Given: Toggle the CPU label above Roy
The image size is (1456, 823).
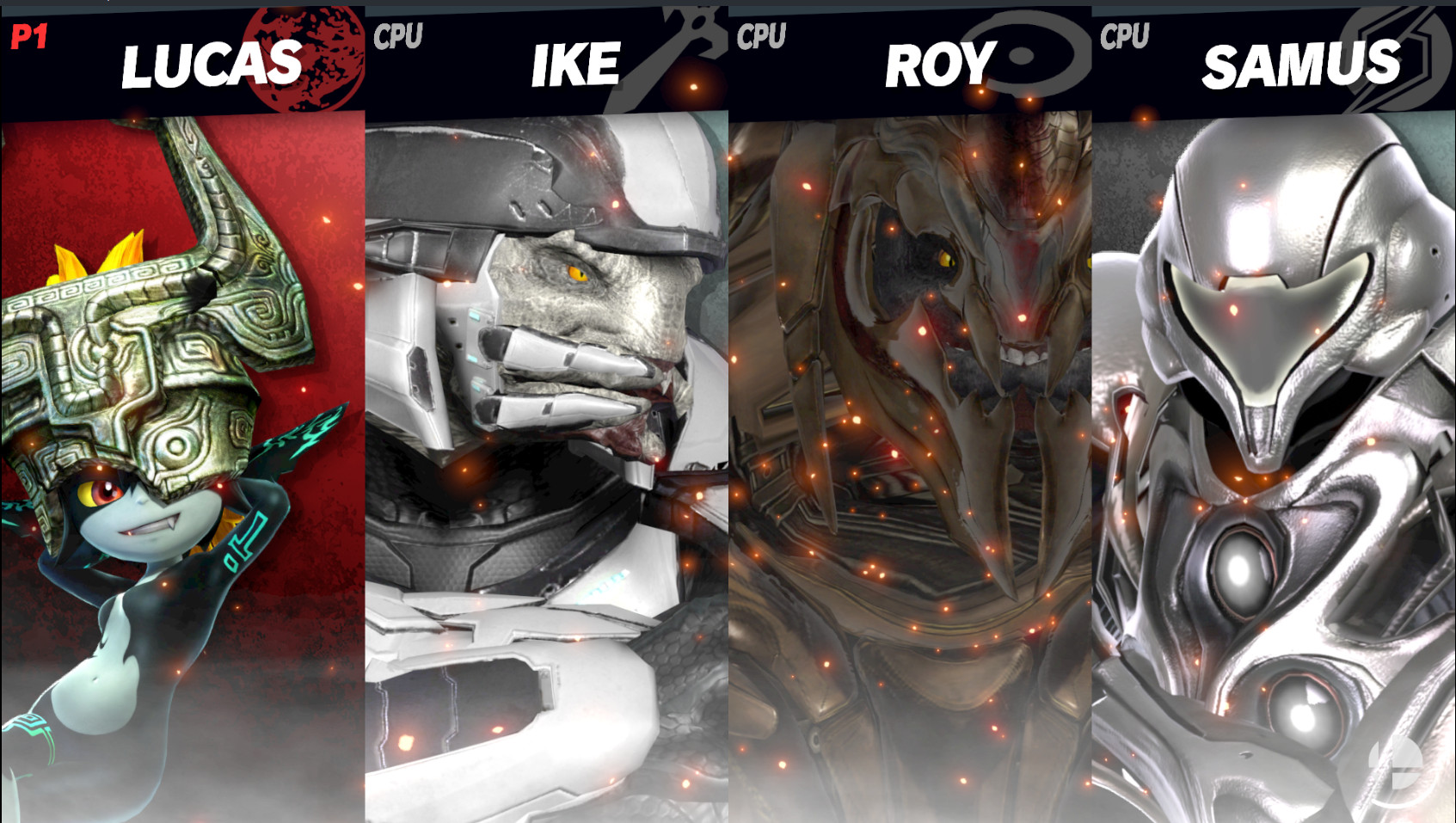Looking at the screenshot, I should [762, 36].
